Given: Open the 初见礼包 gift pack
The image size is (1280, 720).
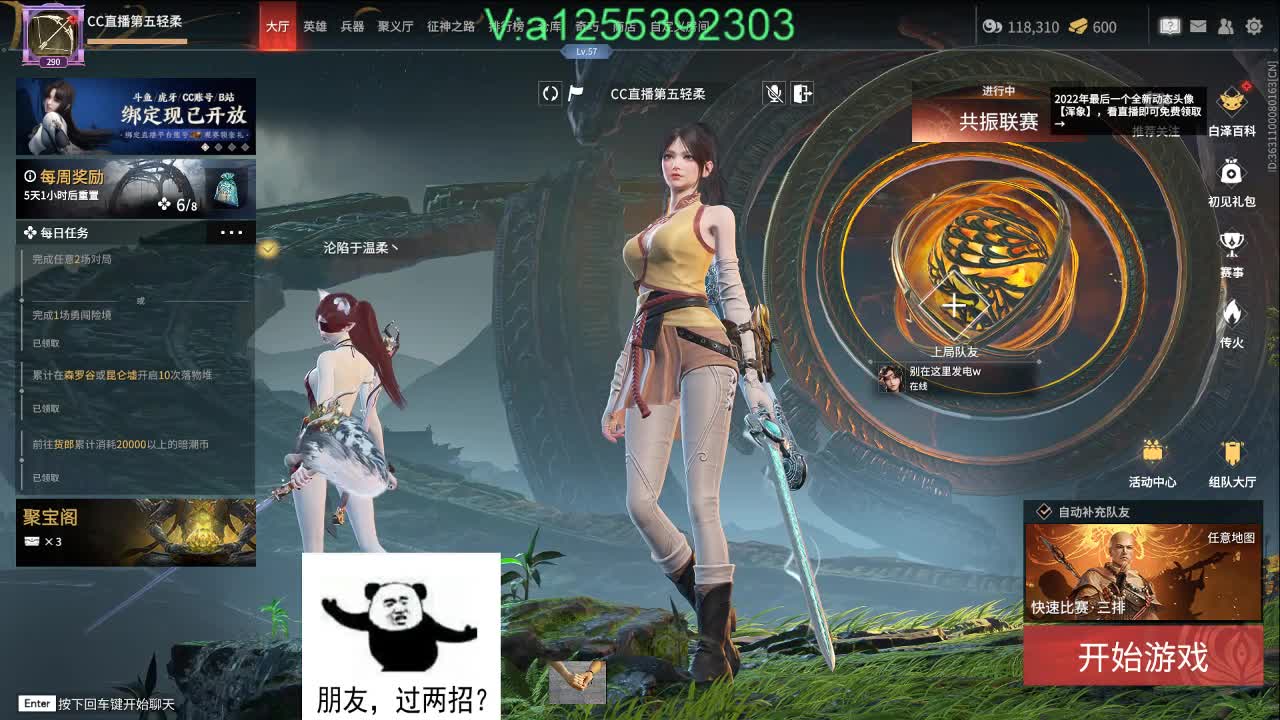Looking at the screenshot, I should (1231, 170).
